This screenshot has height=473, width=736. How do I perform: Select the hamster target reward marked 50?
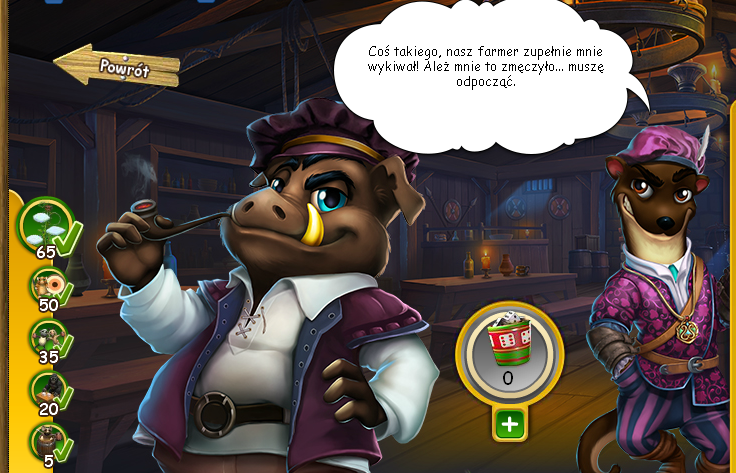click(x=47, y=286)
